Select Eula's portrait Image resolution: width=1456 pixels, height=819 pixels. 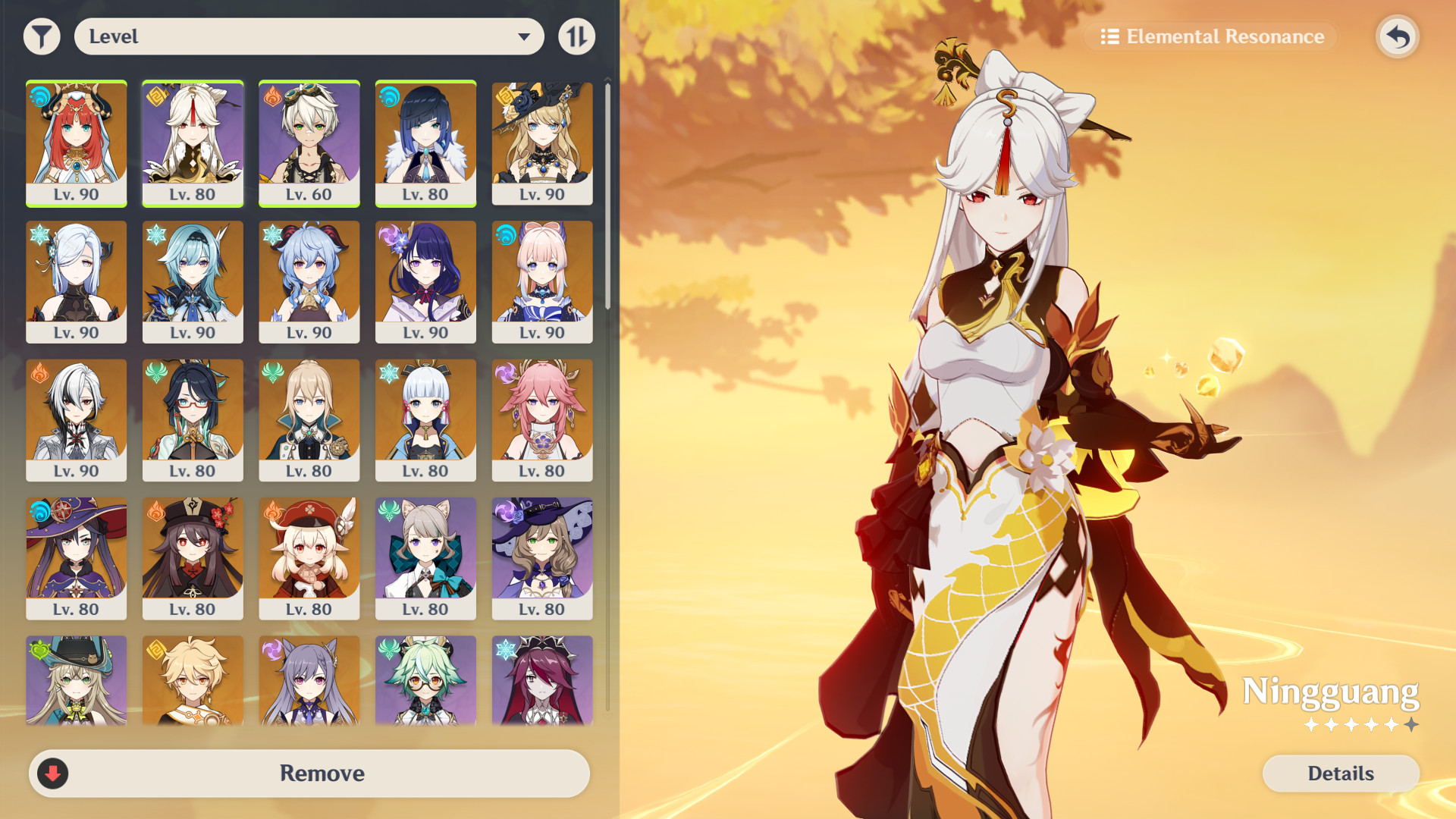[x=193, y=277]
